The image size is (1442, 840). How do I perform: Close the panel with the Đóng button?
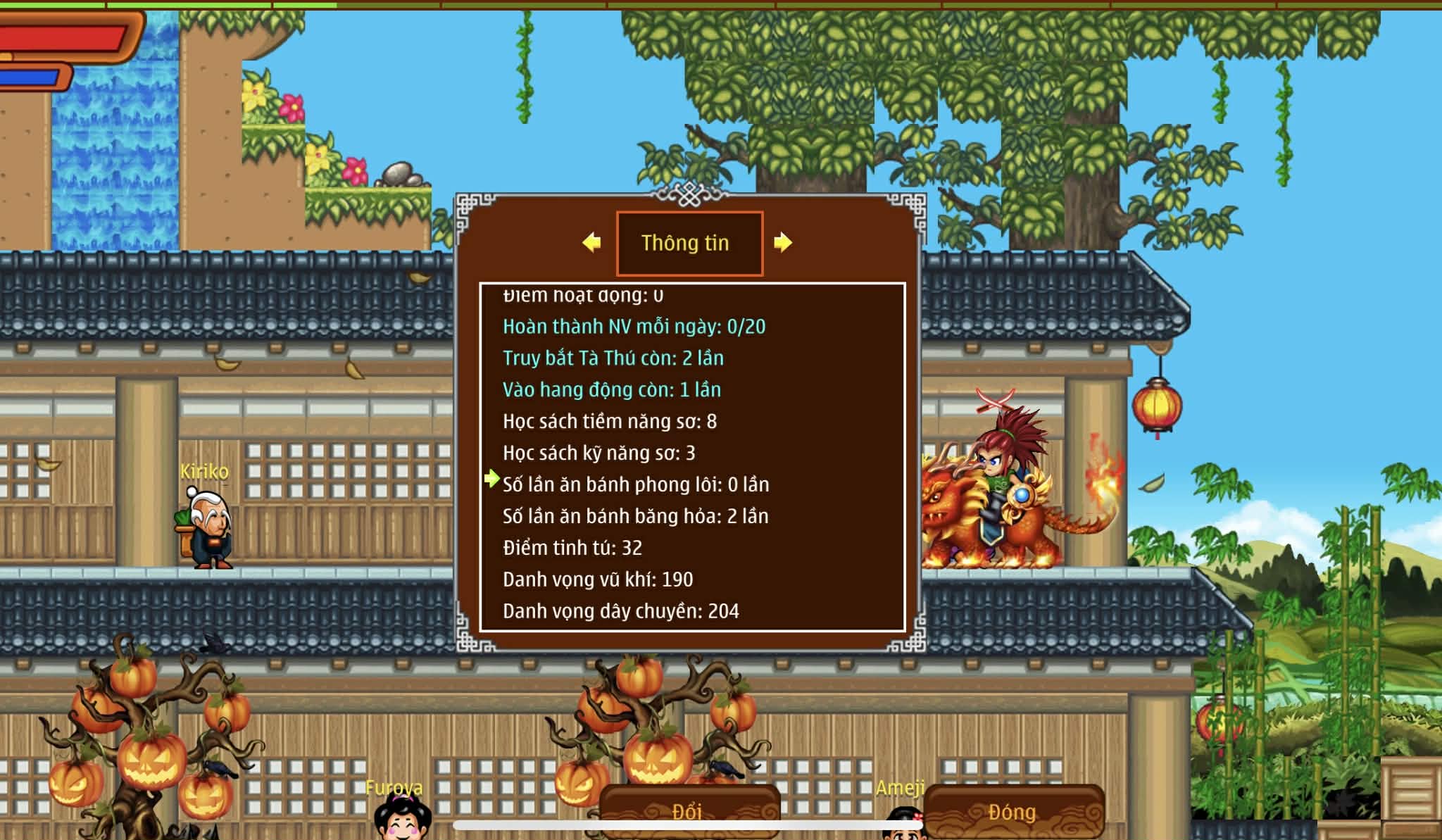1012,812
